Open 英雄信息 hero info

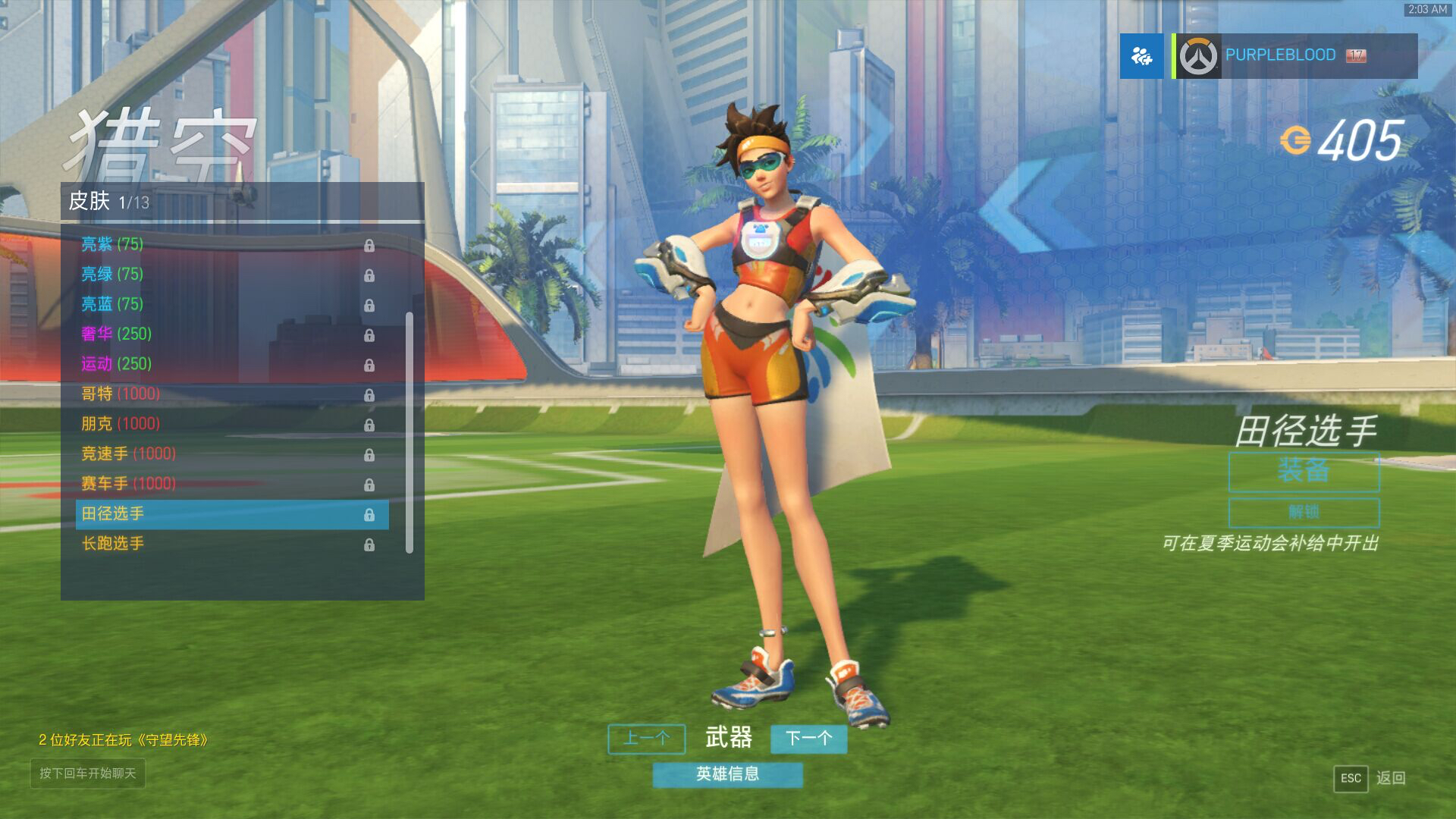[x=727, y=774]
